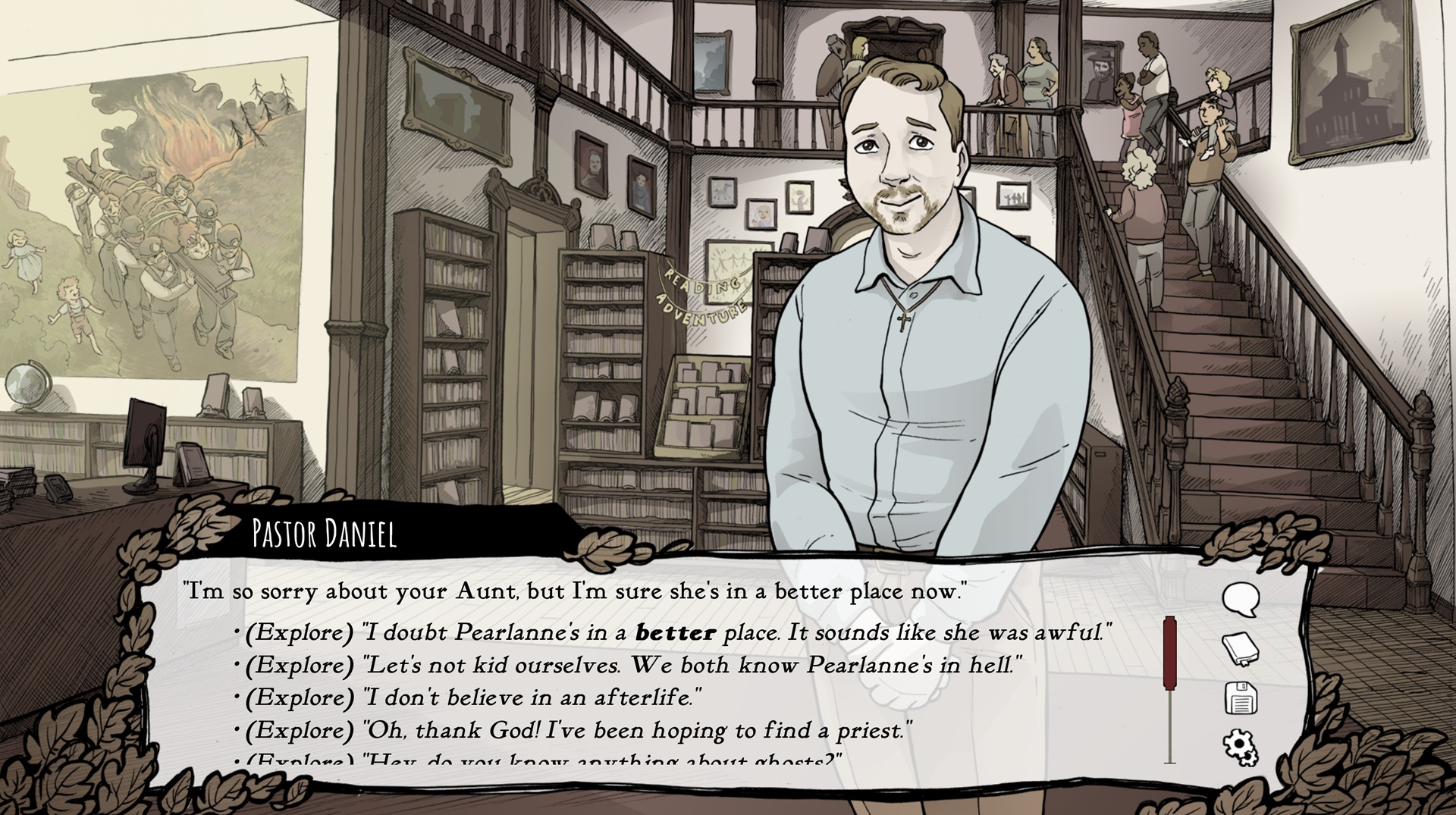Image resolution: width=1456 pixels, height=815 pixels.
Task: Open settings with the gear icon
Action: tap(1241, 747)
